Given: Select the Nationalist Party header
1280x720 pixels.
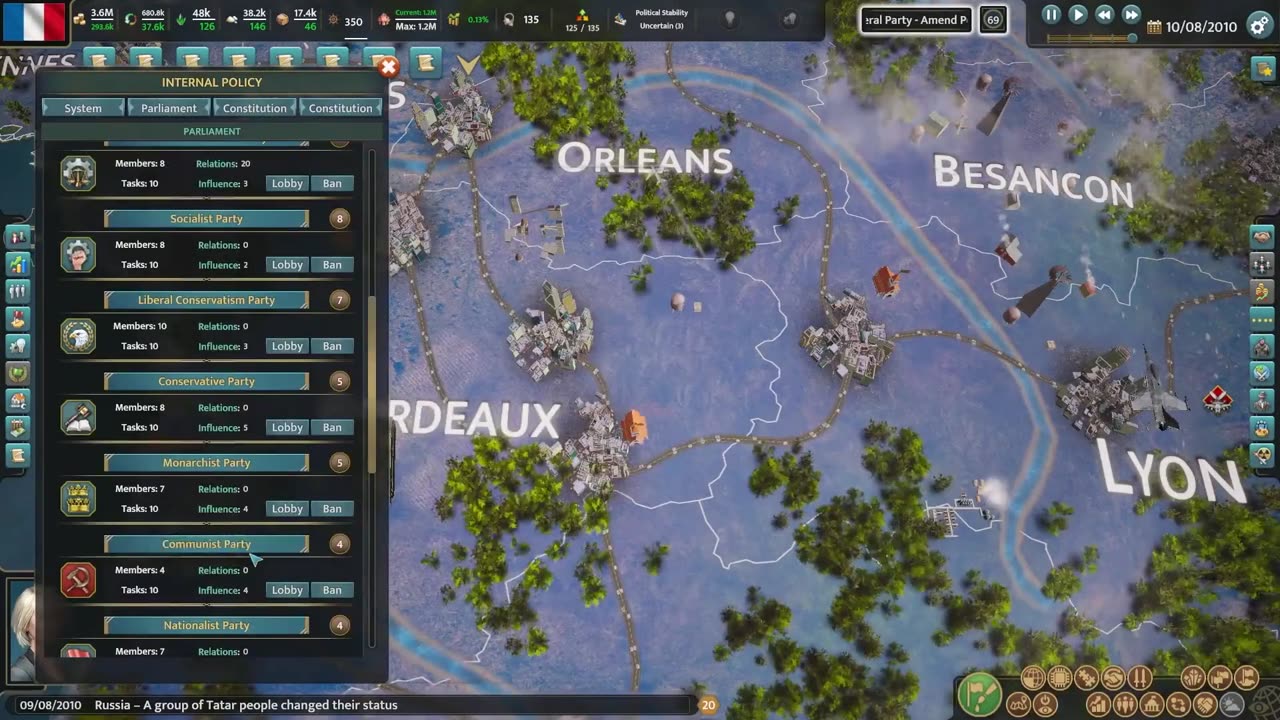Looking at the screenshot, I should tap(206, 625).
